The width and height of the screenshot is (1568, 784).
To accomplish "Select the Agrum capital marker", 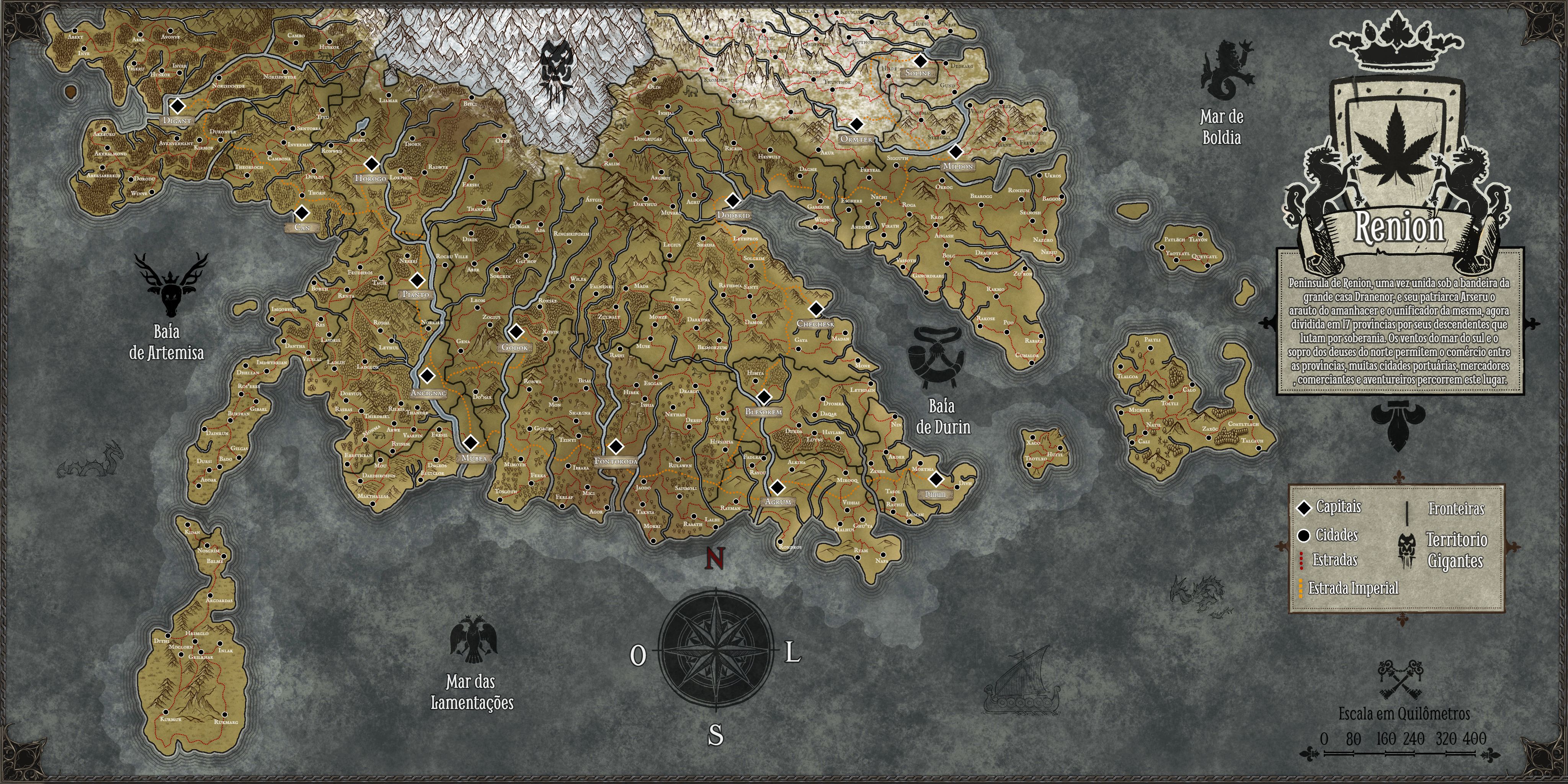I will (x=777, y=488).
